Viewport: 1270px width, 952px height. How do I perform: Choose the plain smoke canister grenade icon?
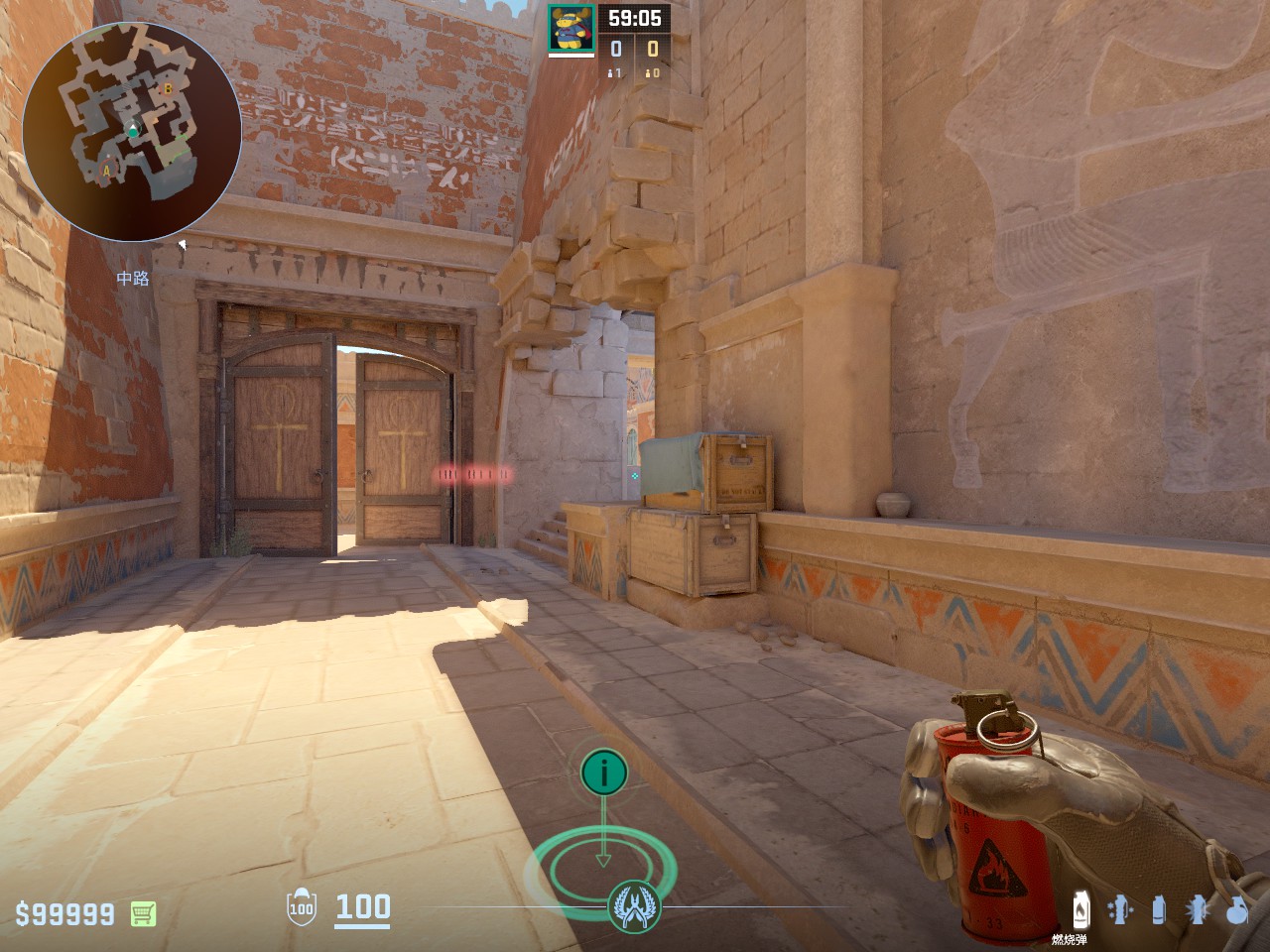tap(1158, 909)
